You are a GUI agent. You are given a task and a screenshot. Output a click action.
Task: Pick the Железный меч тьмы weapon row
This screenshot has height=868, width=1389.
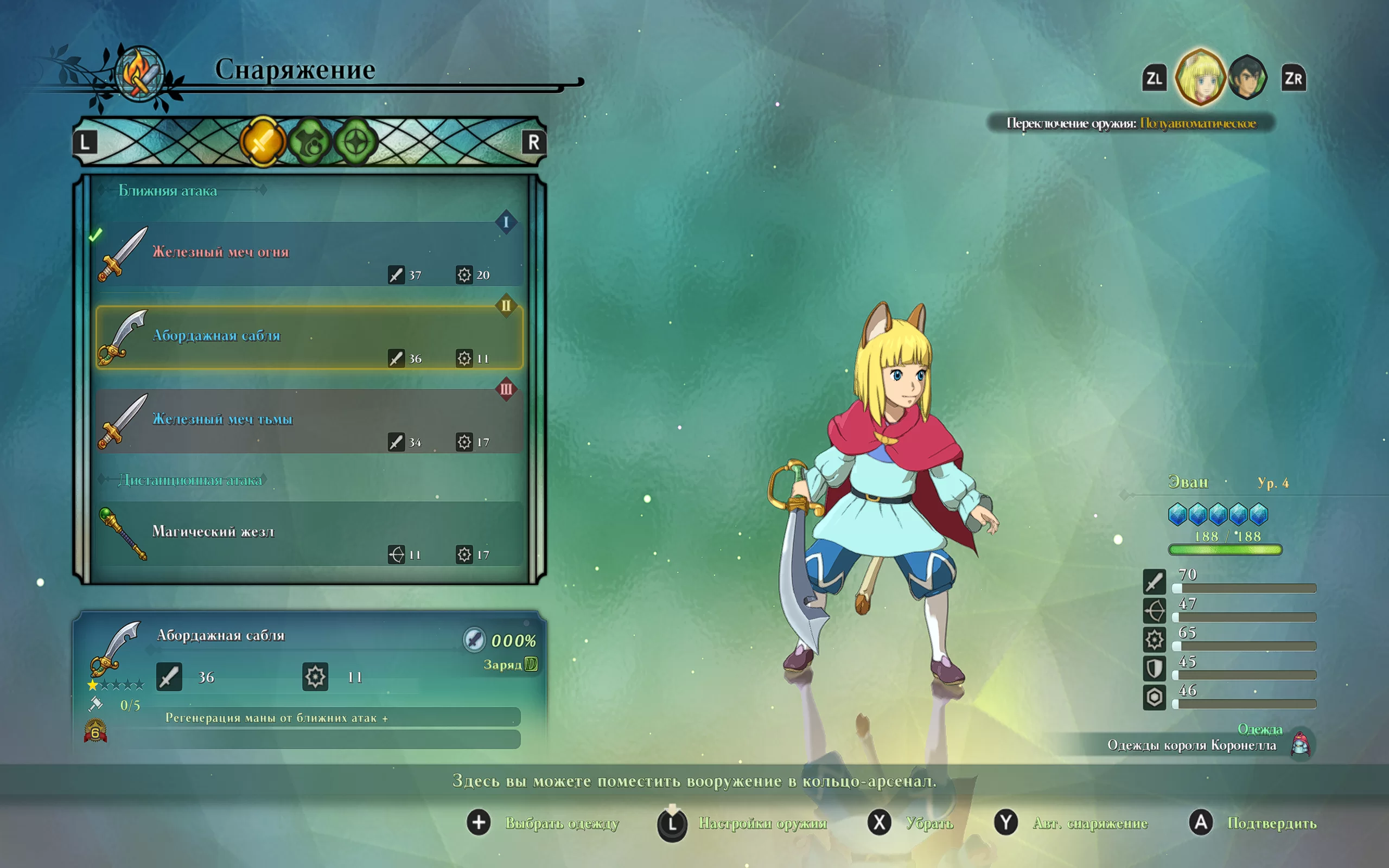(310, 421)
